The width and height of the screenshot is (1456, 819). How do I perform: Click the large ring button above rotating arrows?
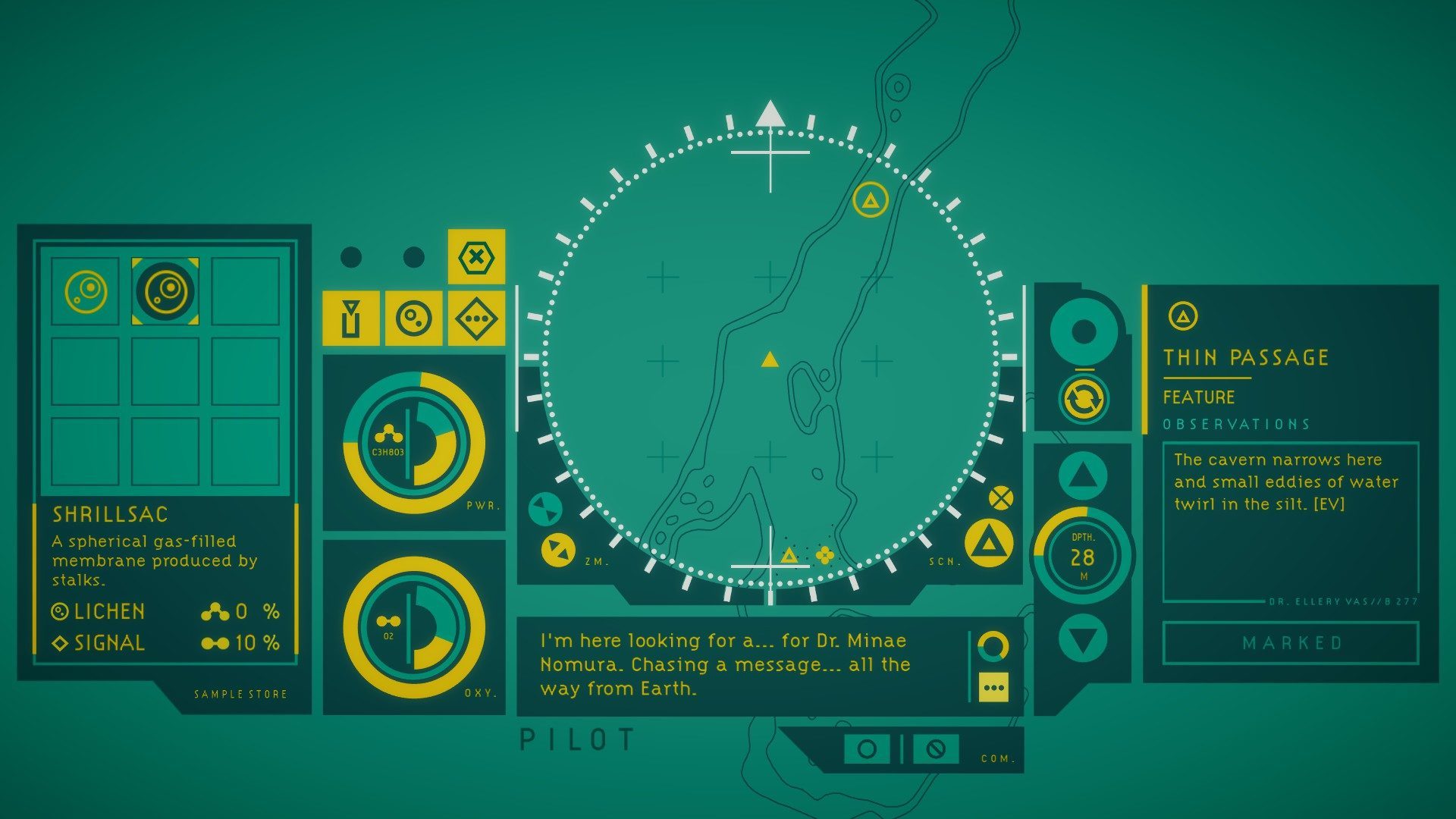point(1084,332)
